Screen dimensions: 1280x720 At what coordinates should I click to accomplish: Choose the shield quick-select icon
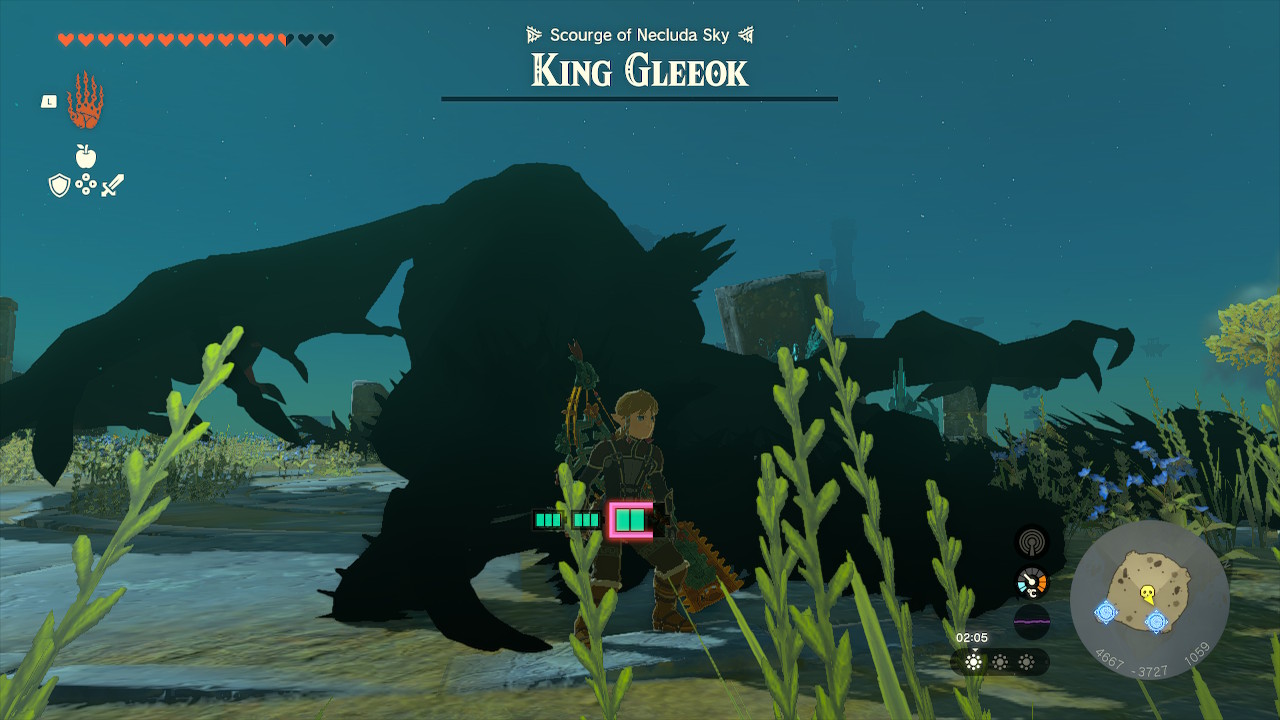(59, 185)
